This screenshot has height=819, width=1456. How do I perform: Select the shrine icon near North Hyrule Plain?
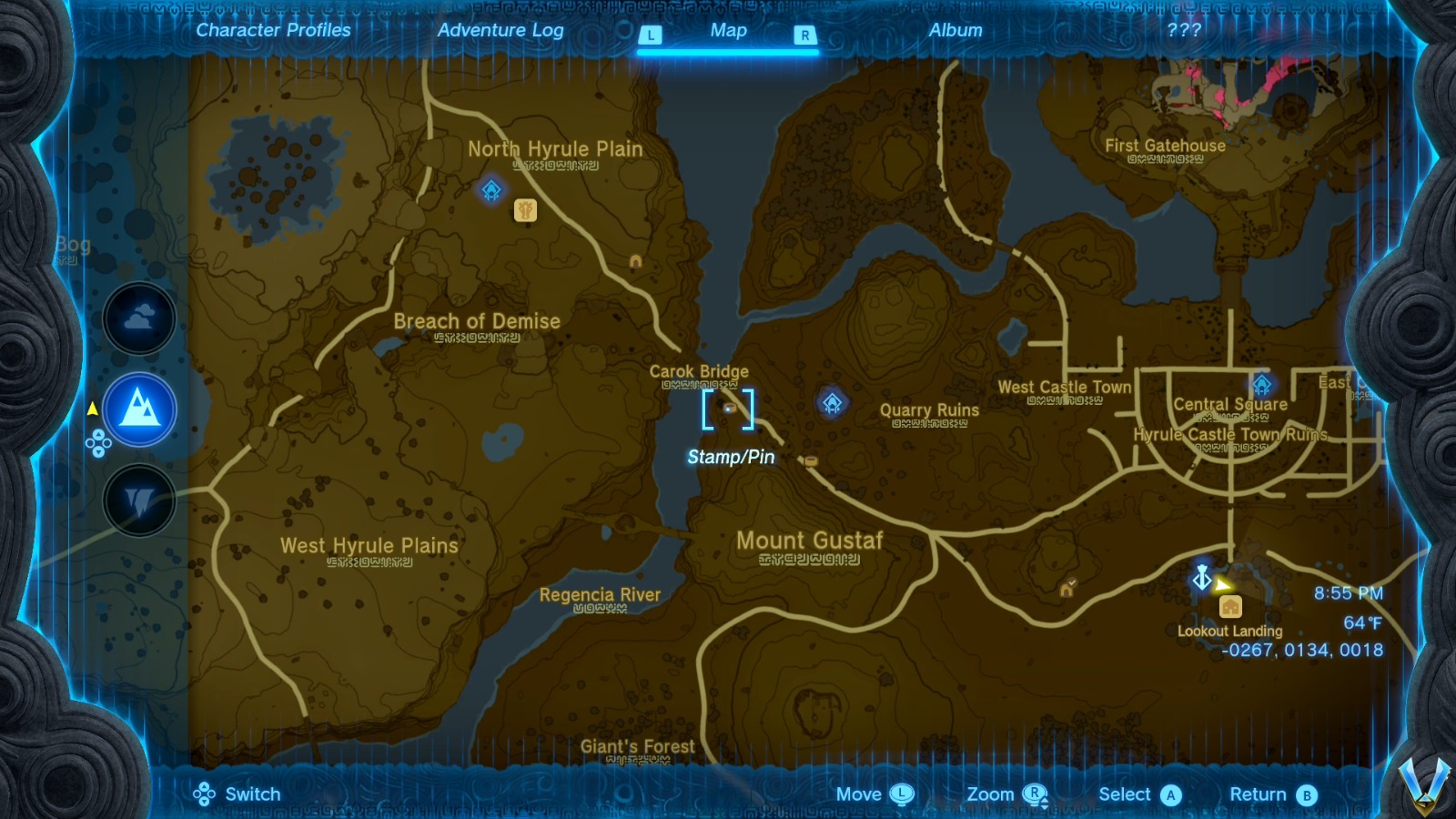pos(490,191)
